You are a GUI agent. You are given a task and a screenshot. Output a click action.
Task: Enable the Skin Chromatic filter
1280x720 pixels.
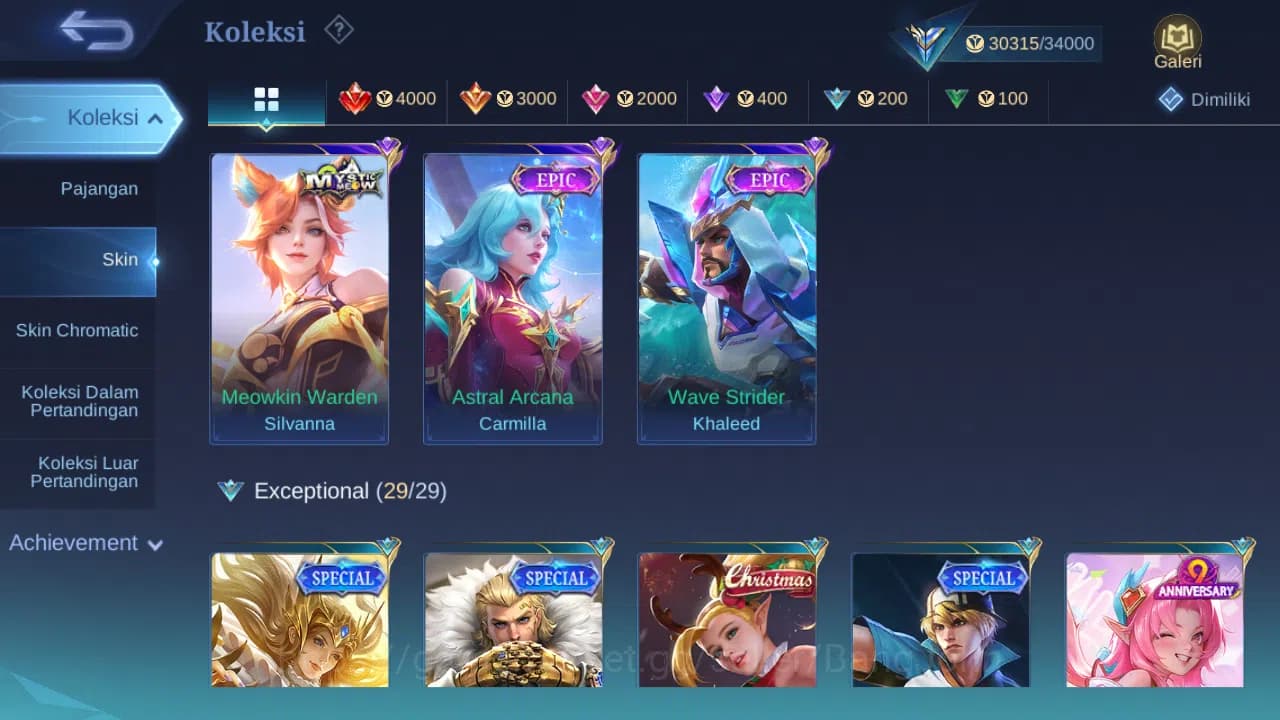click(78, 330)
